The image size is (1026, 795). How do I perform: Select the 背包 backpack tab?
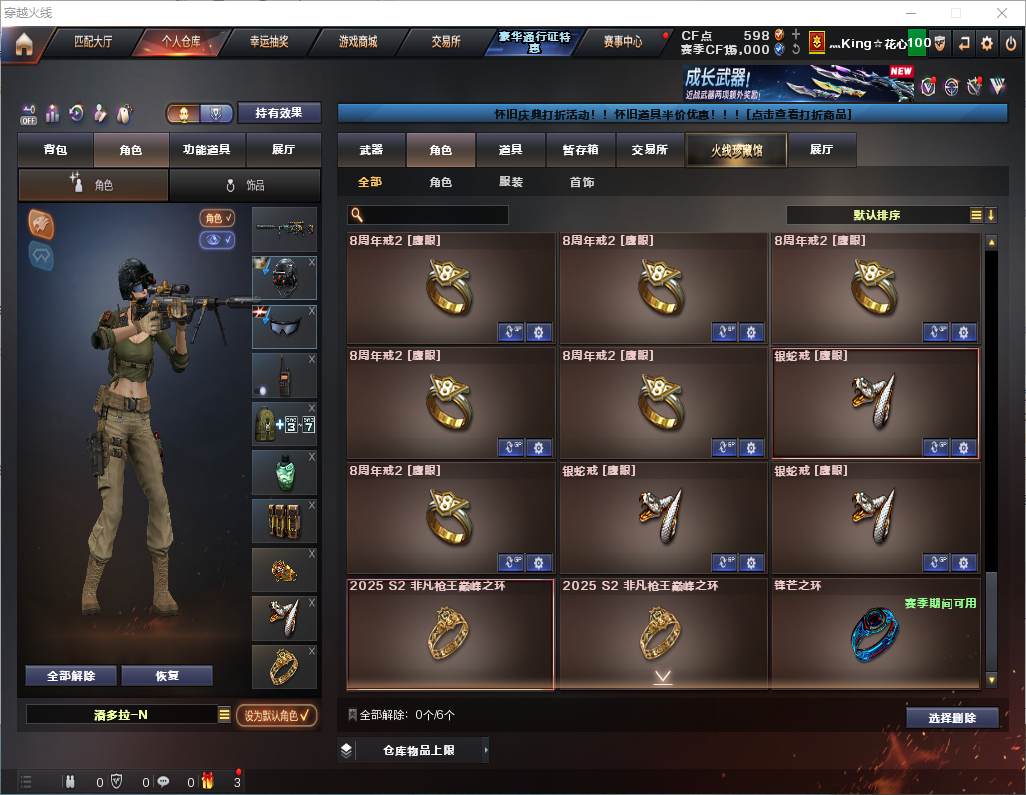click(x=55, y=150)
